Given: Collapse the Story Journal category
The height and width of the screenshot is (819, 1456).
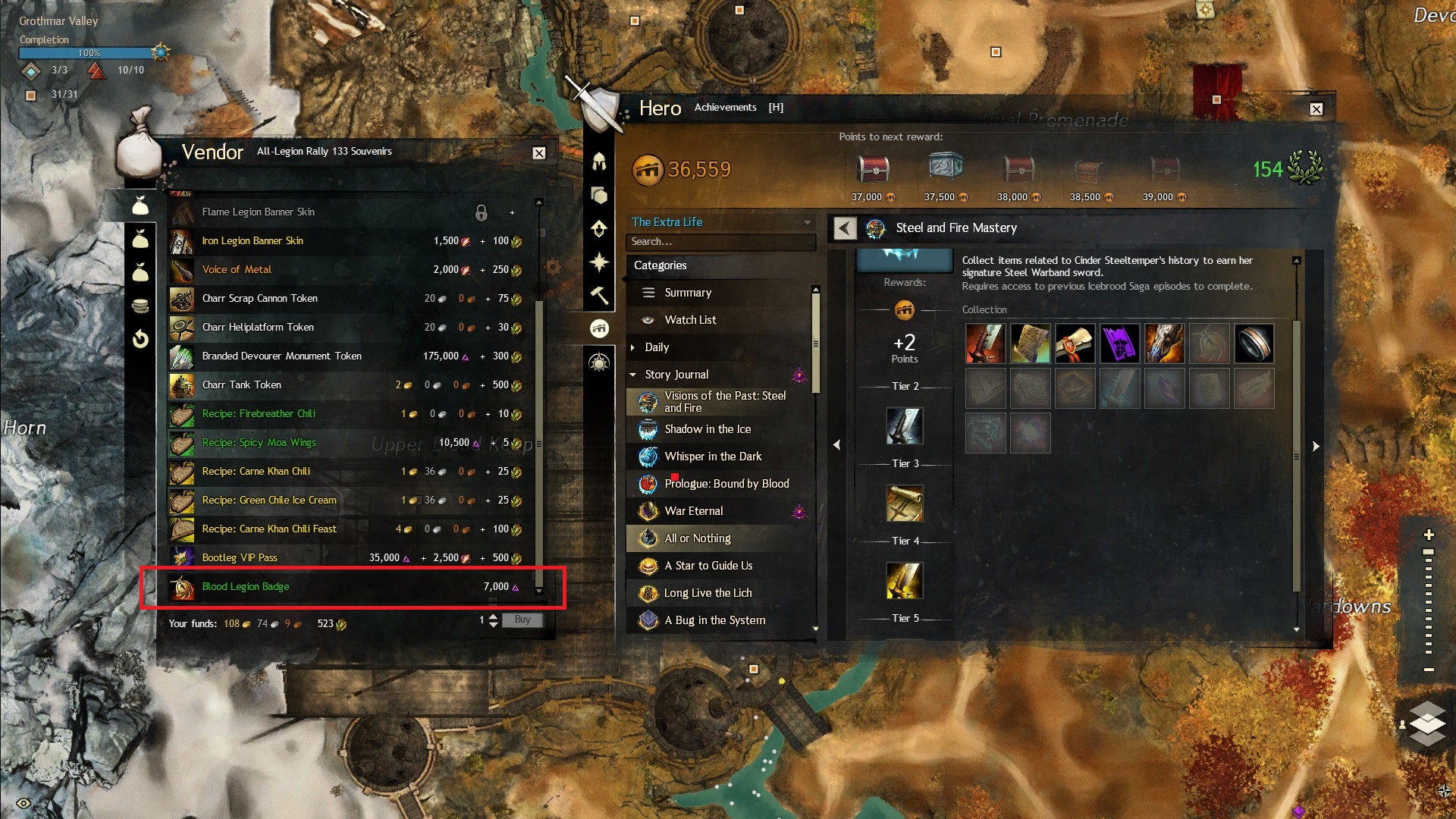Looking at the screenshot, I should click(x=633, y=375).
